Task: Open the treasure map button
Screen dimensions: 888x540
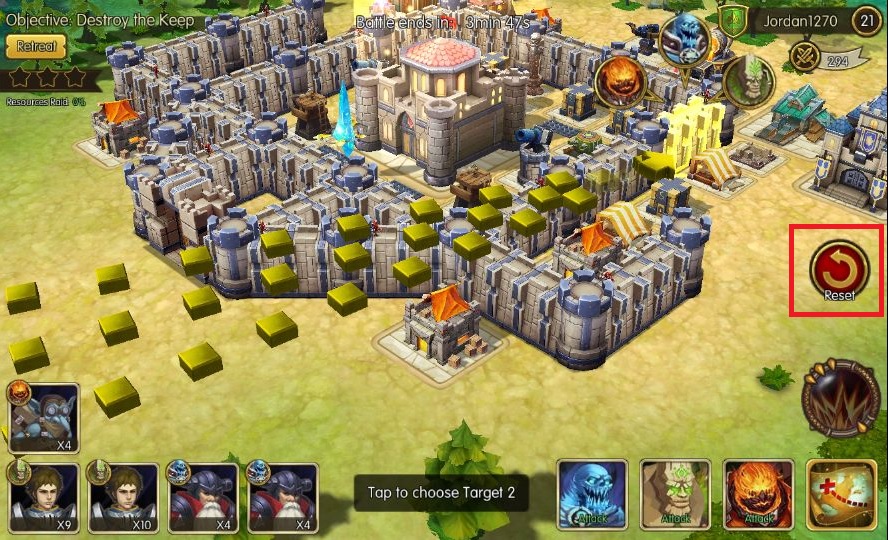Action: pyautogui.click(x=841, y=494)
